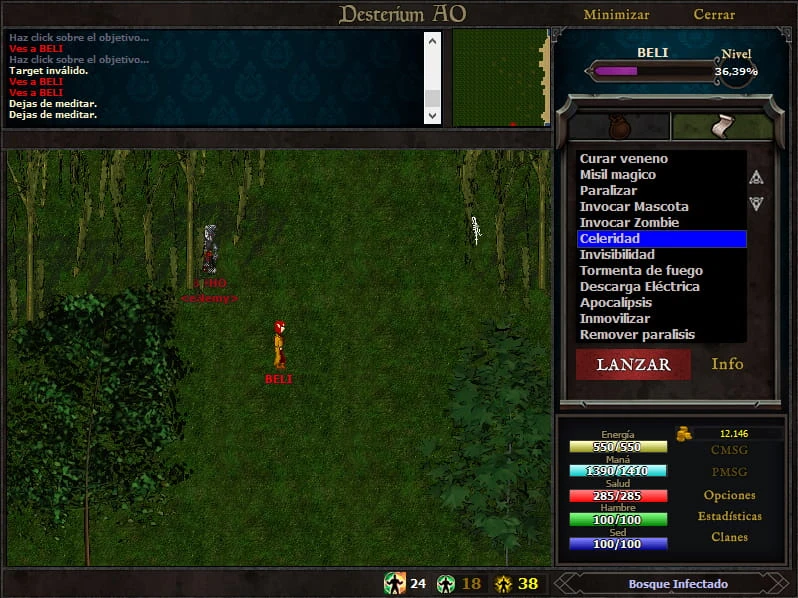Viewport: 798px width, 598px height.
Task: Choose Descarga Eléctrica from spells
Action: point(640,287)
